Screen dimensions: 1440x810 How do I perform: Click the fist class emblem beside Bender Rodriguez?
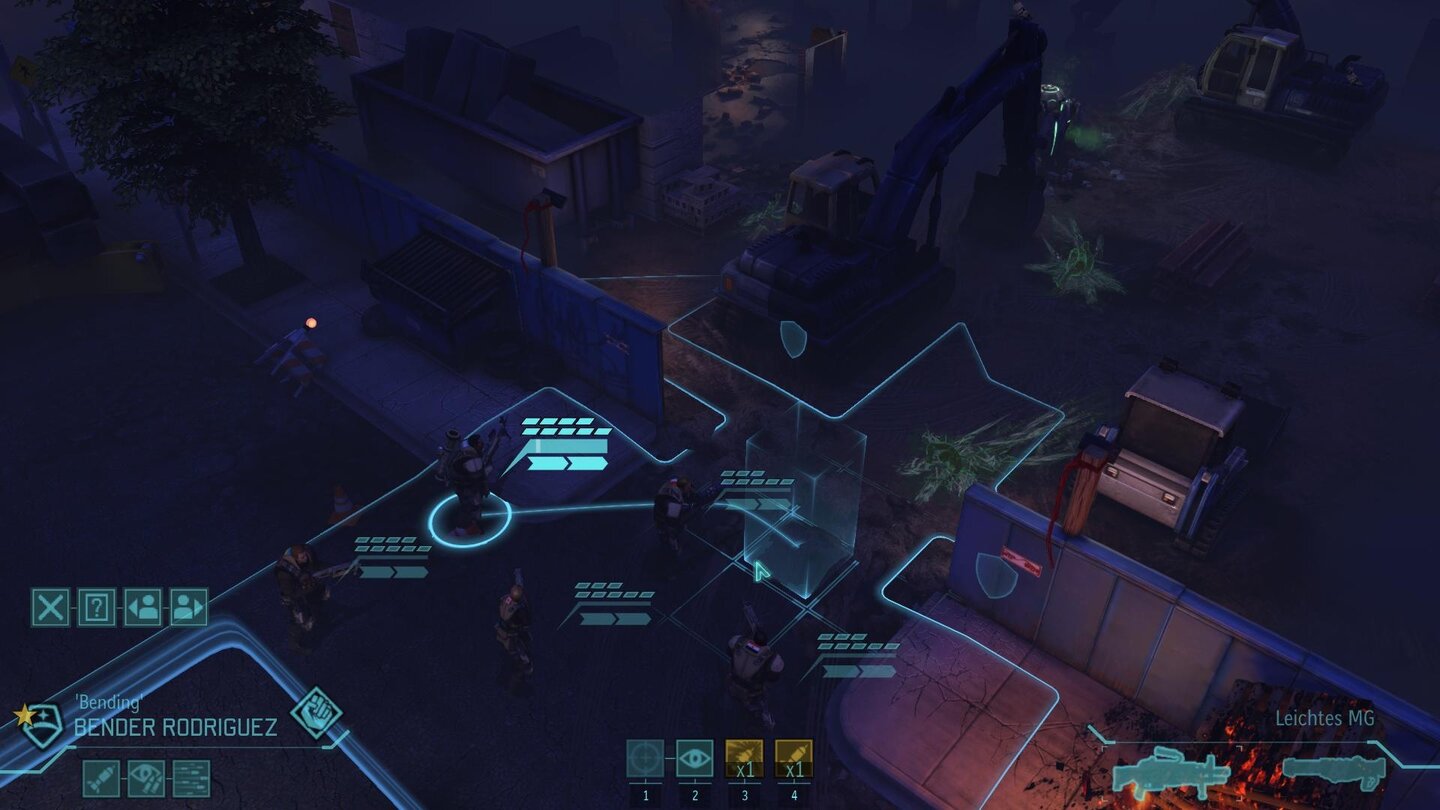click(x=316, y=713)
